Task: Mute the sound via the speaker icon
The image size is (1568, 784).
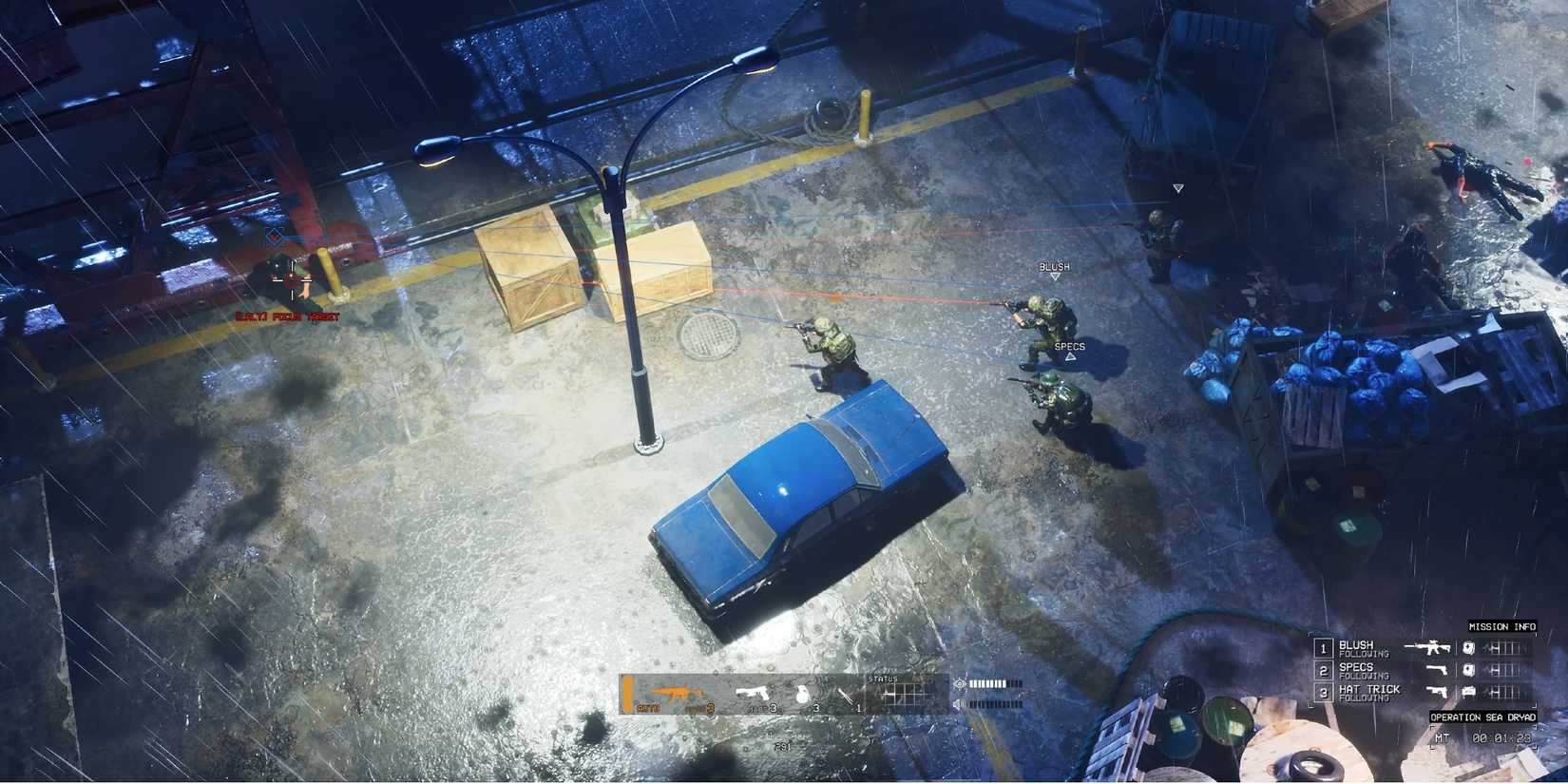Action: 960,704
